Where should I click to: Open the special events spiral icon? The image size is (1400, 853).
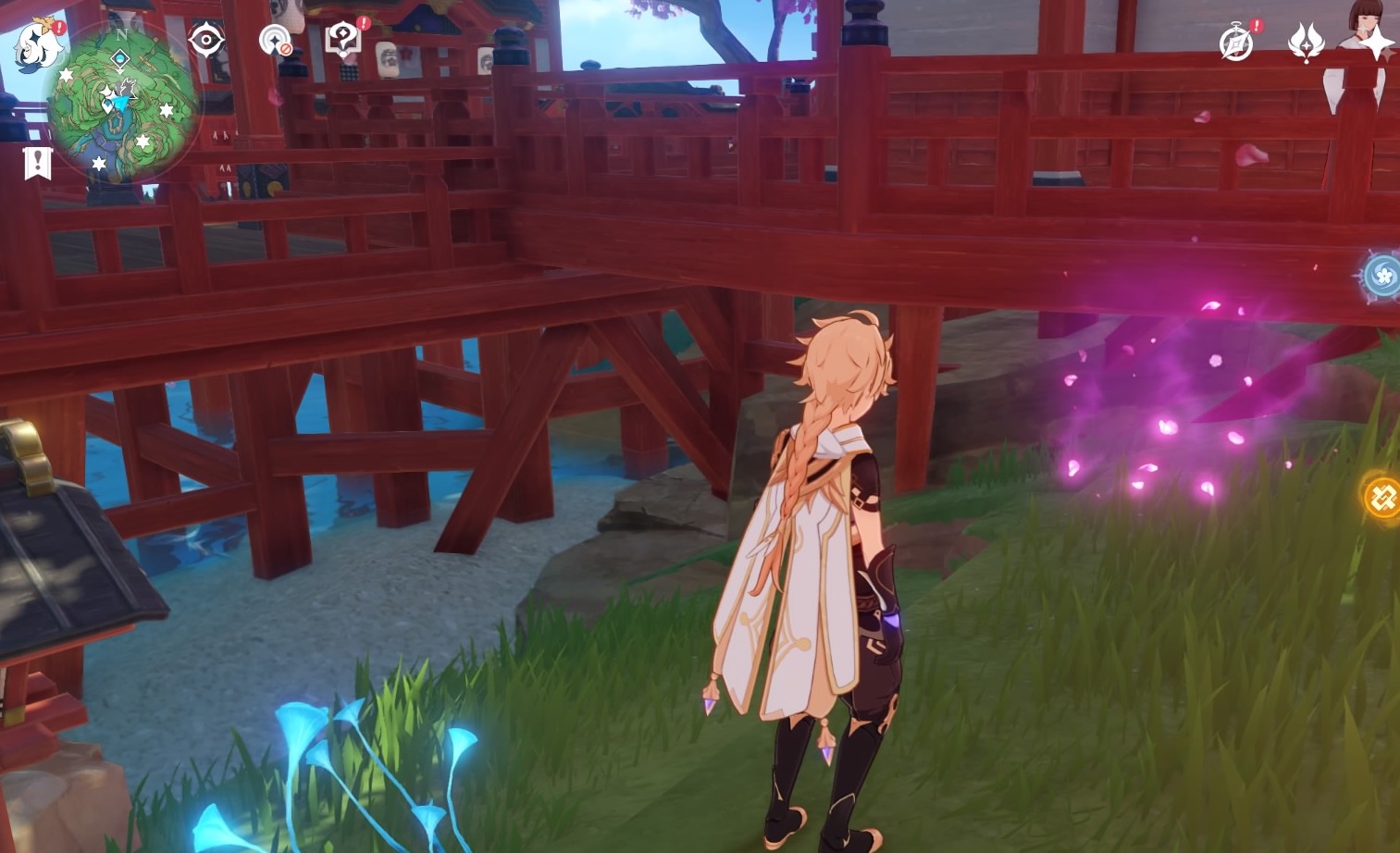tap(1236, 42)
